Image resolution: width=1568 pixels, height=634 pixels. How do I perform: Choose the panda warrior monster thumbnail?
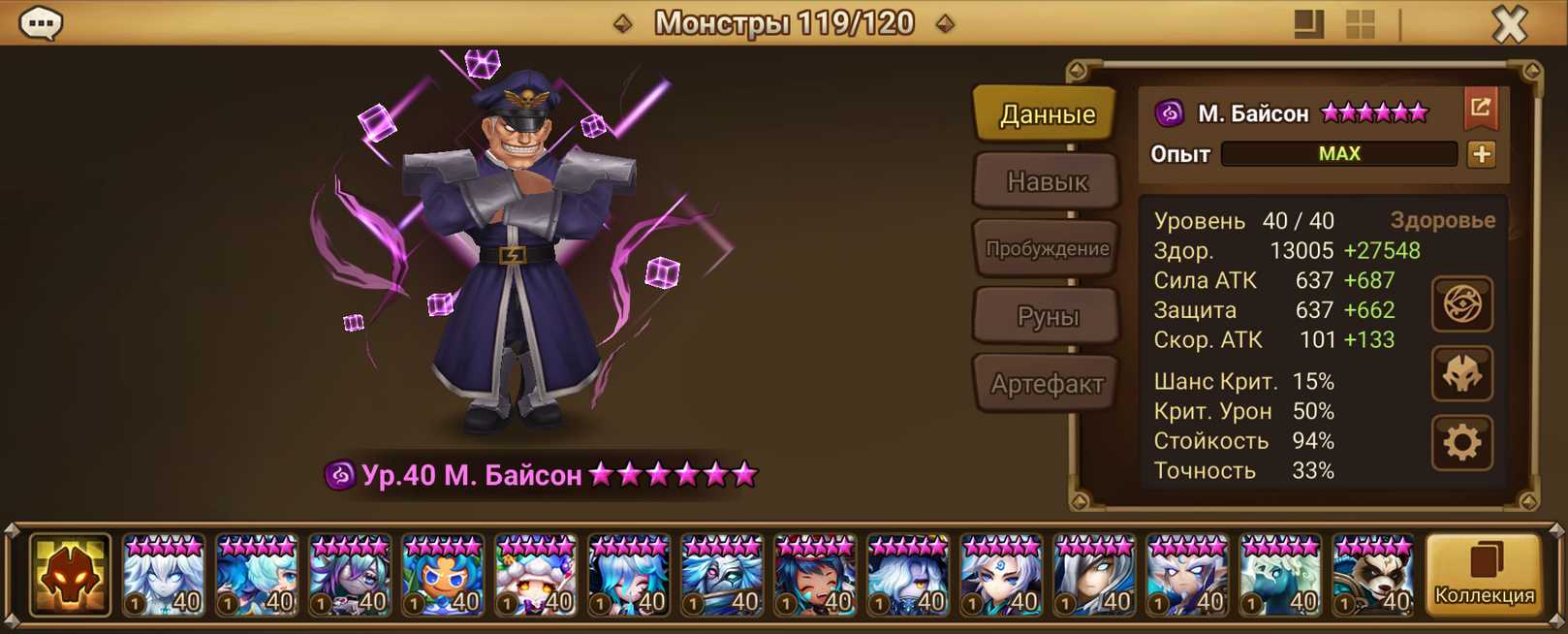click(1372, 576)
